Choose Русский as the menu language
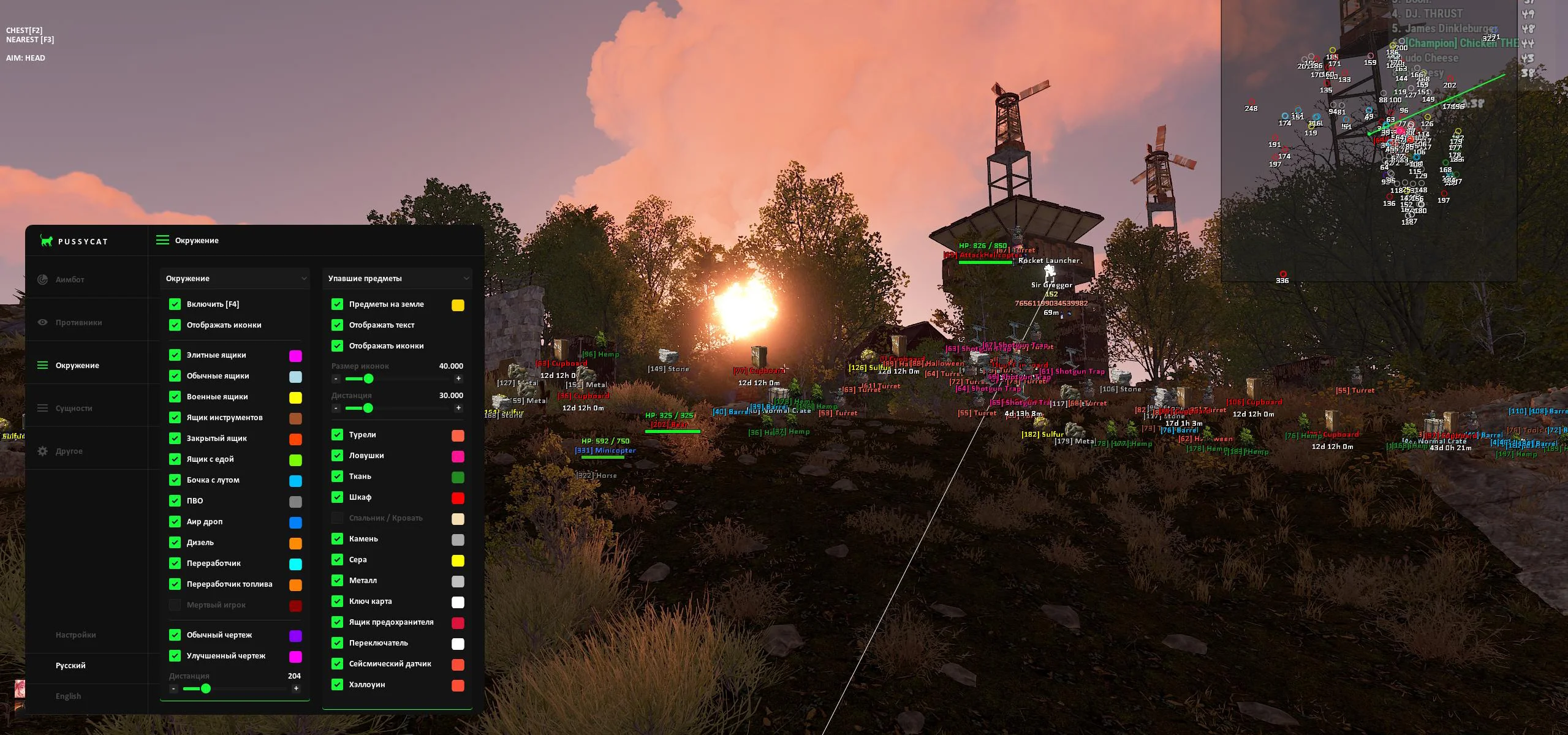Image resolution: width=1568 pixels, height=735 pixels. coord(70,665)
